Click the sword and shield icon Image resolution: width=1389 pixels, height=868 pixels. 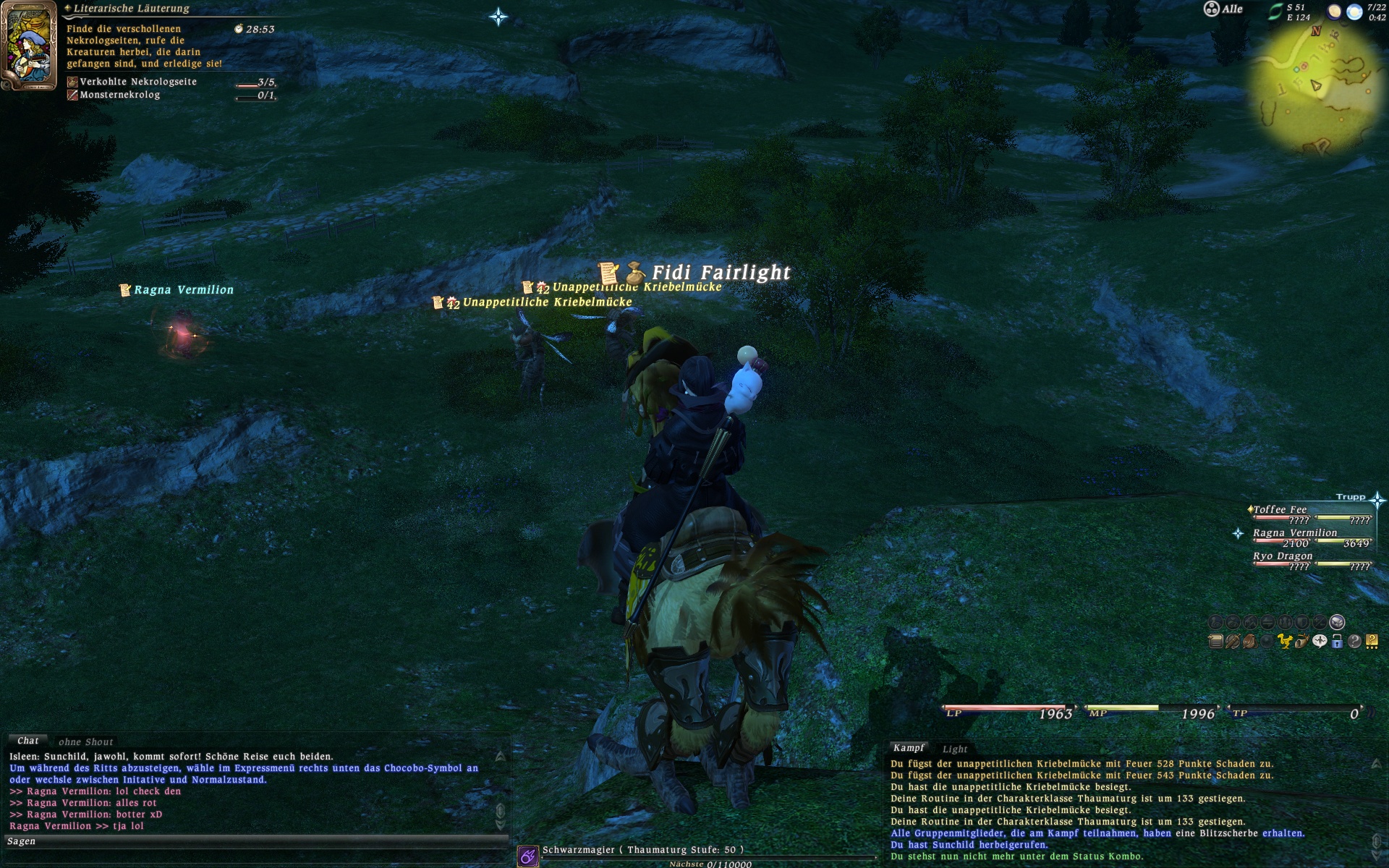pyautogui.click(x=1233, y=642)
